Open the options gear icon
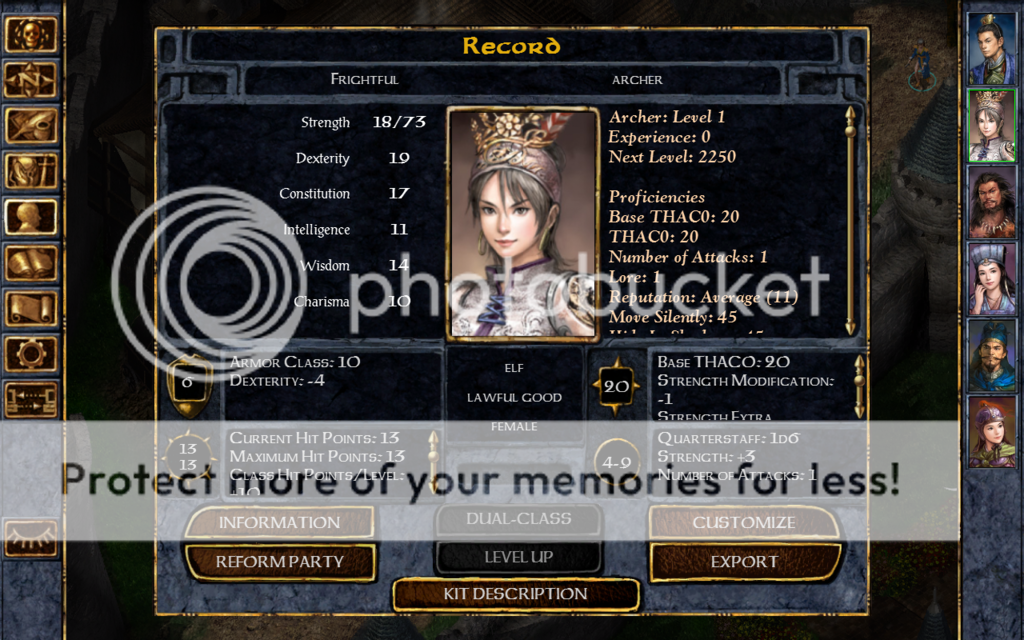Image resolution: width=1024 pixels, height=640 pixels. [30, 354]
